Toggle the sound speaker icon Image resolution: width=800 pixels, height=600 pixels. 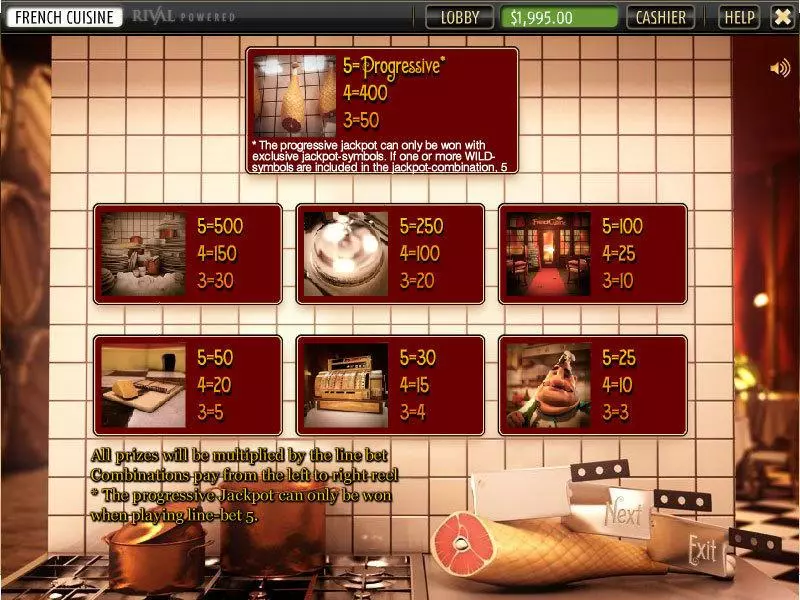[779, 68]
